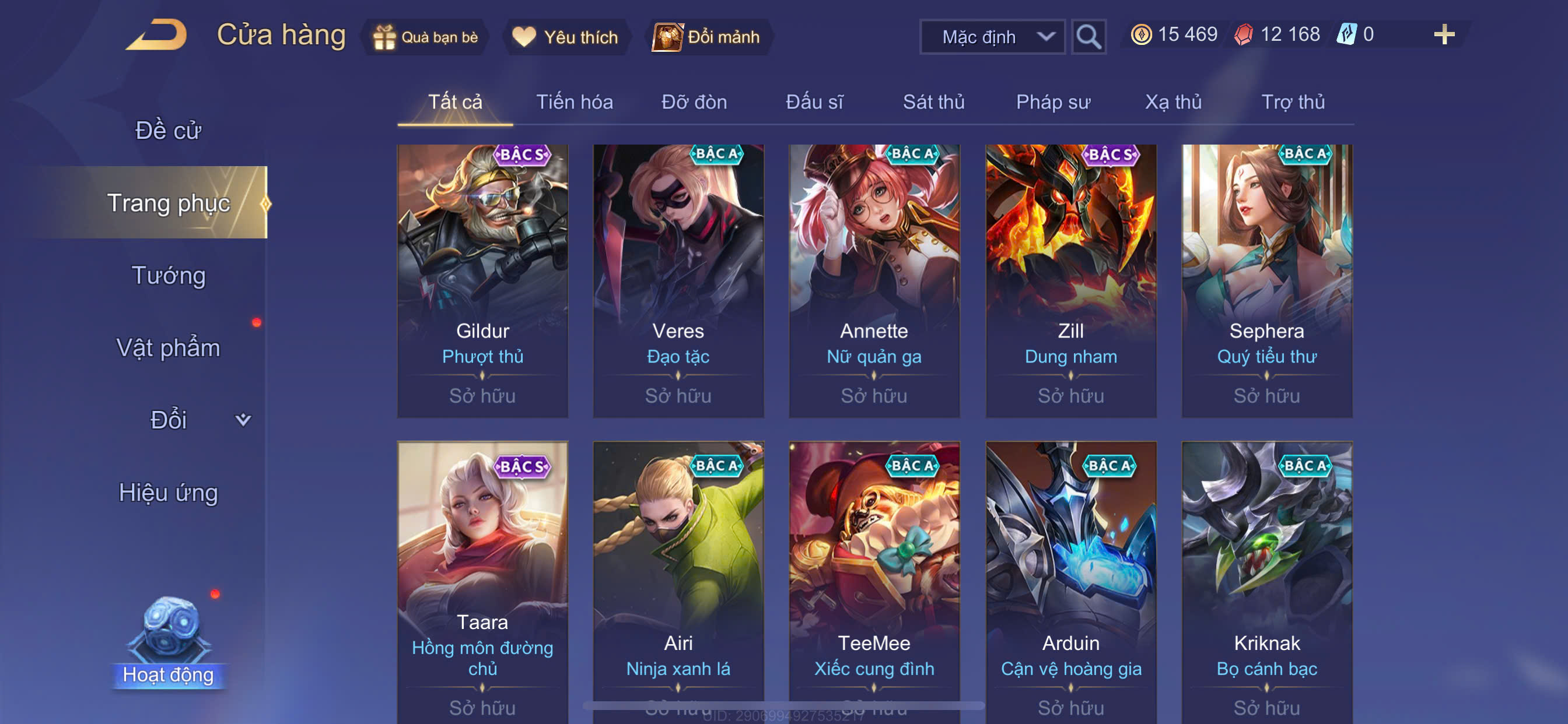Choose the Zill Dung nham skin card
Viewport: 1568px width, 724px height.
click(1070, 281)
